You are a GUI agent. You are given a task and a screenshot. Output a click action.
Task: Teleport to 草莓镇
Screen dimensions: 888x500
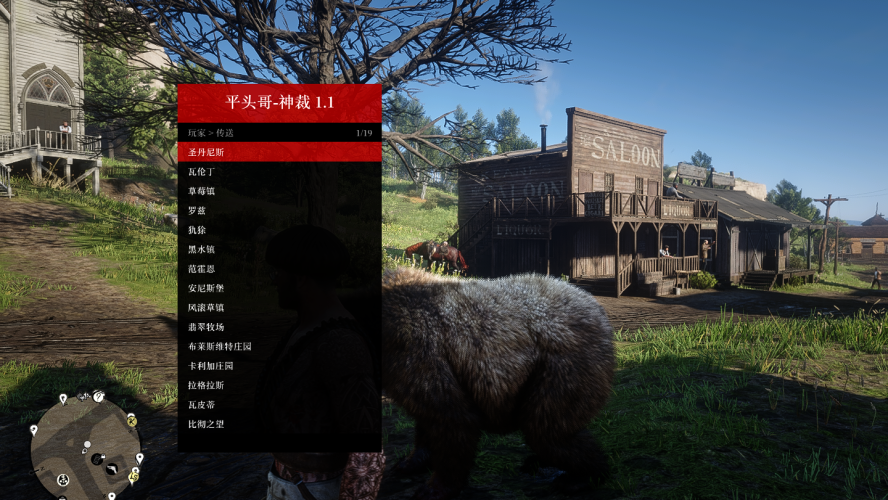click(x=279, y=191)
